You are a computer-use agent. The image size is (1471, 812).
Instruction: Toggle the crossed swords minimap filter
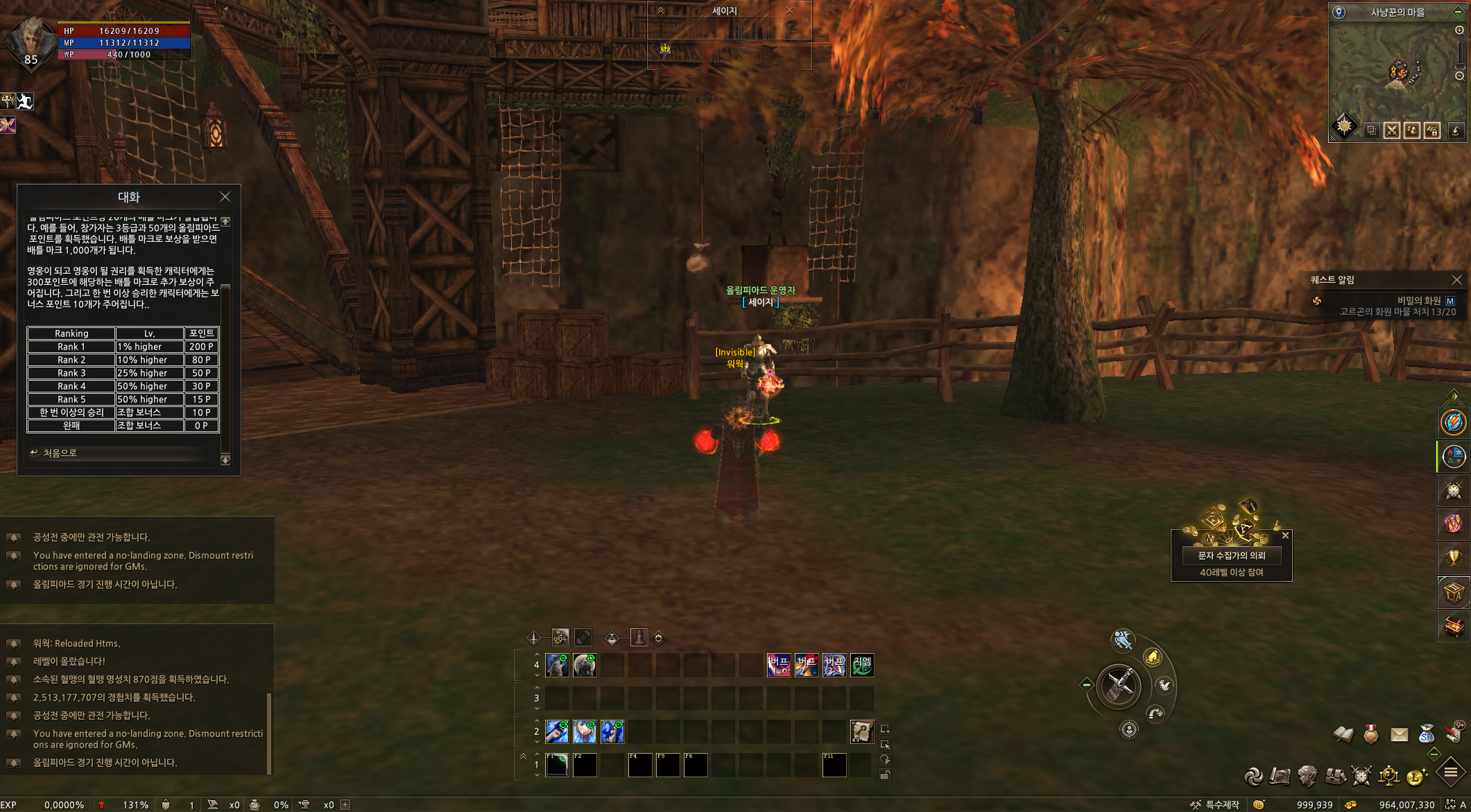pyautogui.click(x=1391, y=130)
